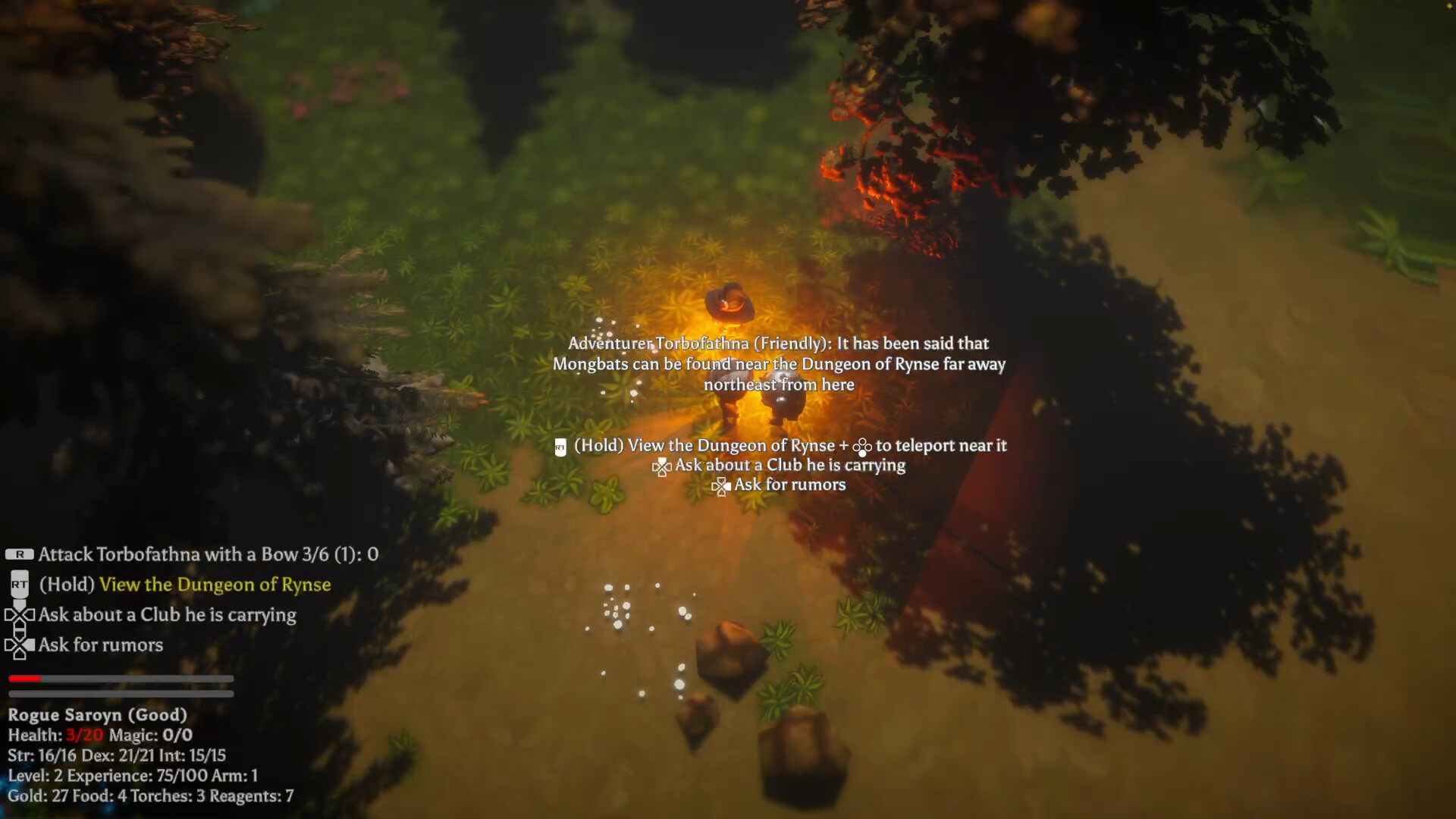The width and height of the screenshot is (1456, 819).
Task: Enable the Ask for rumors option
Action: click(x=100, y=645)
